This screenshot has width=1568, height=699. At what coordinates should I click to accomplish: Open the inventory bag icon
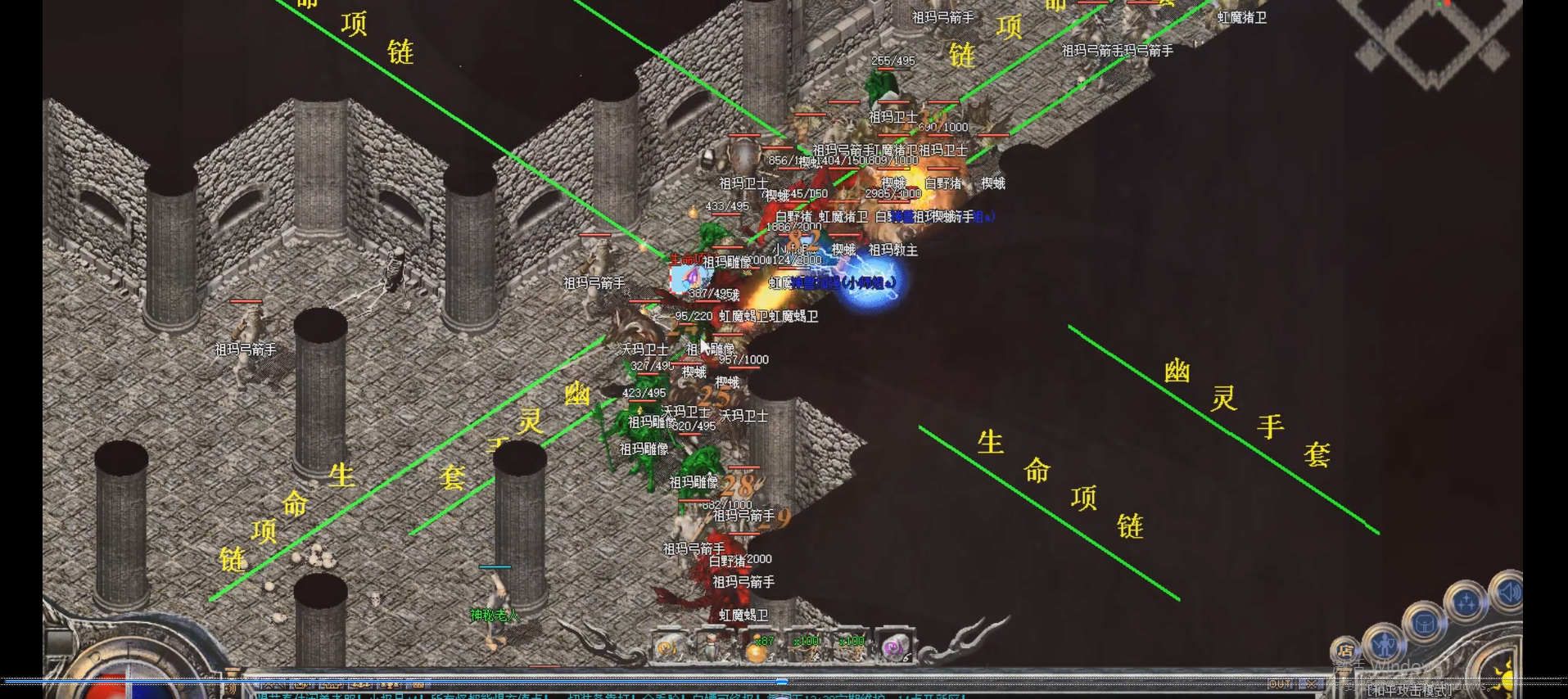click(1425, 624)
